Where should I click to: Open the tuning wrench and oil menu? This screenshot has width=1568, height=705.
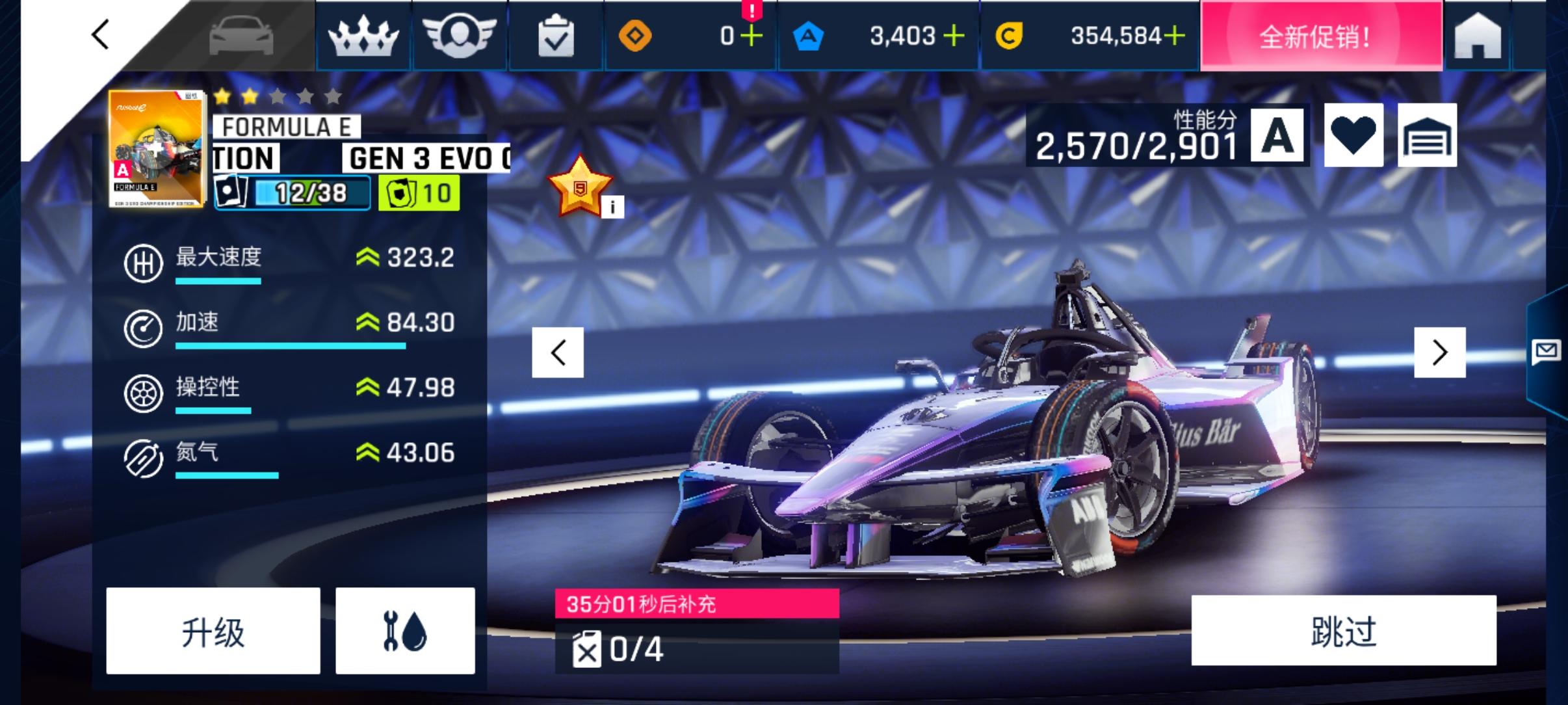pos(404,630)
